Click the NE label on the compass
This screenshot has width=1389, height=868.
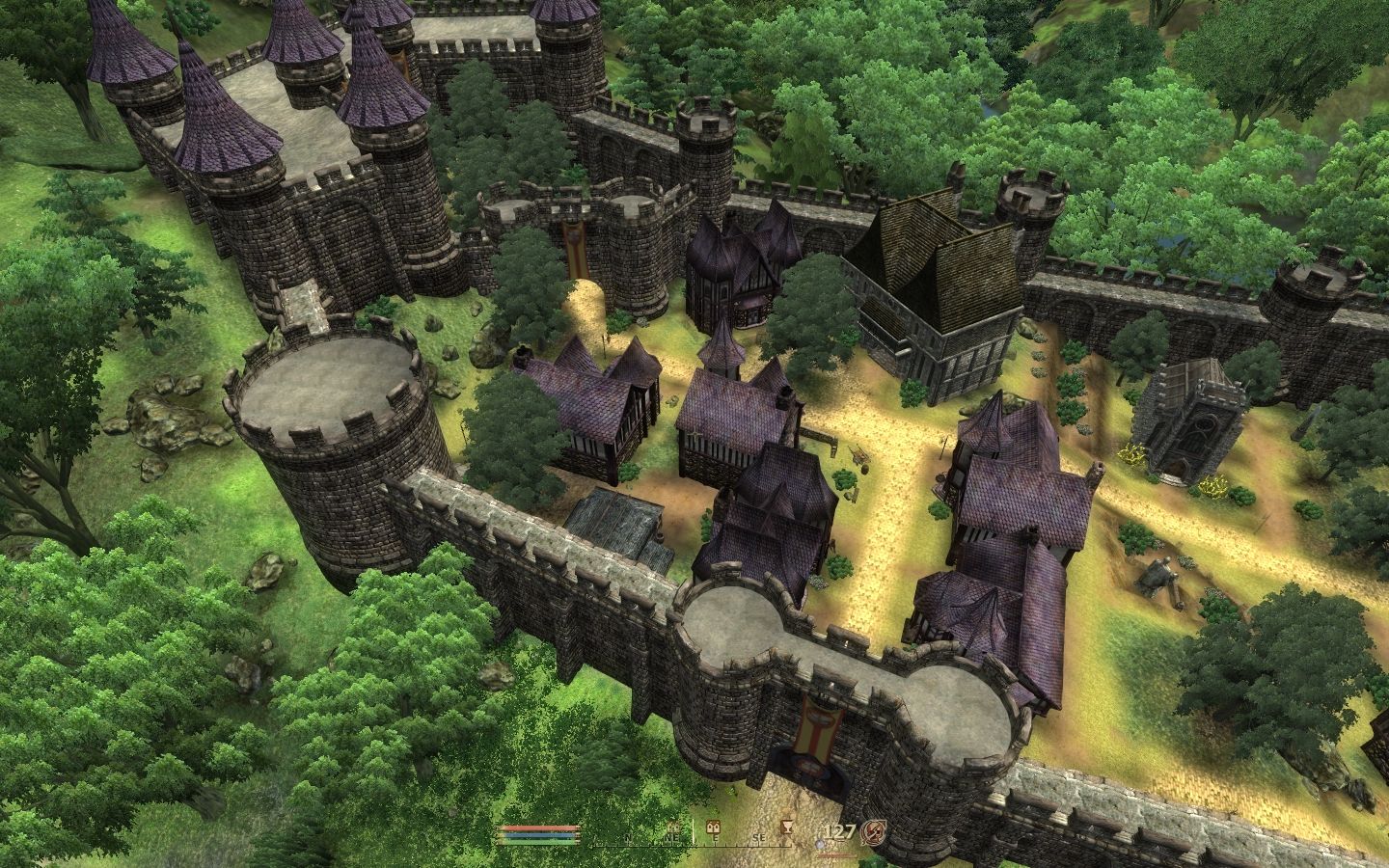pyautogui.click(x=670, y=838)
